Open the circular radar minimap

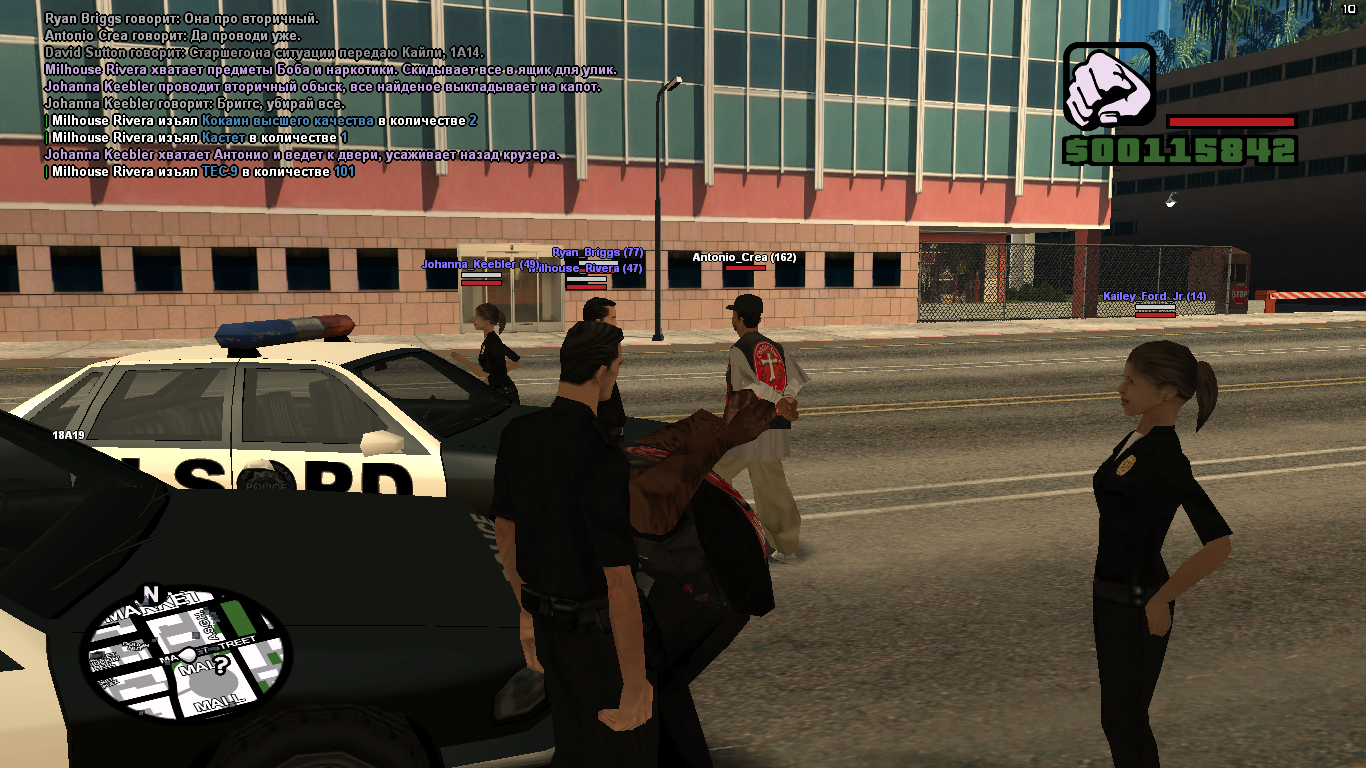(x=185, y=656)
